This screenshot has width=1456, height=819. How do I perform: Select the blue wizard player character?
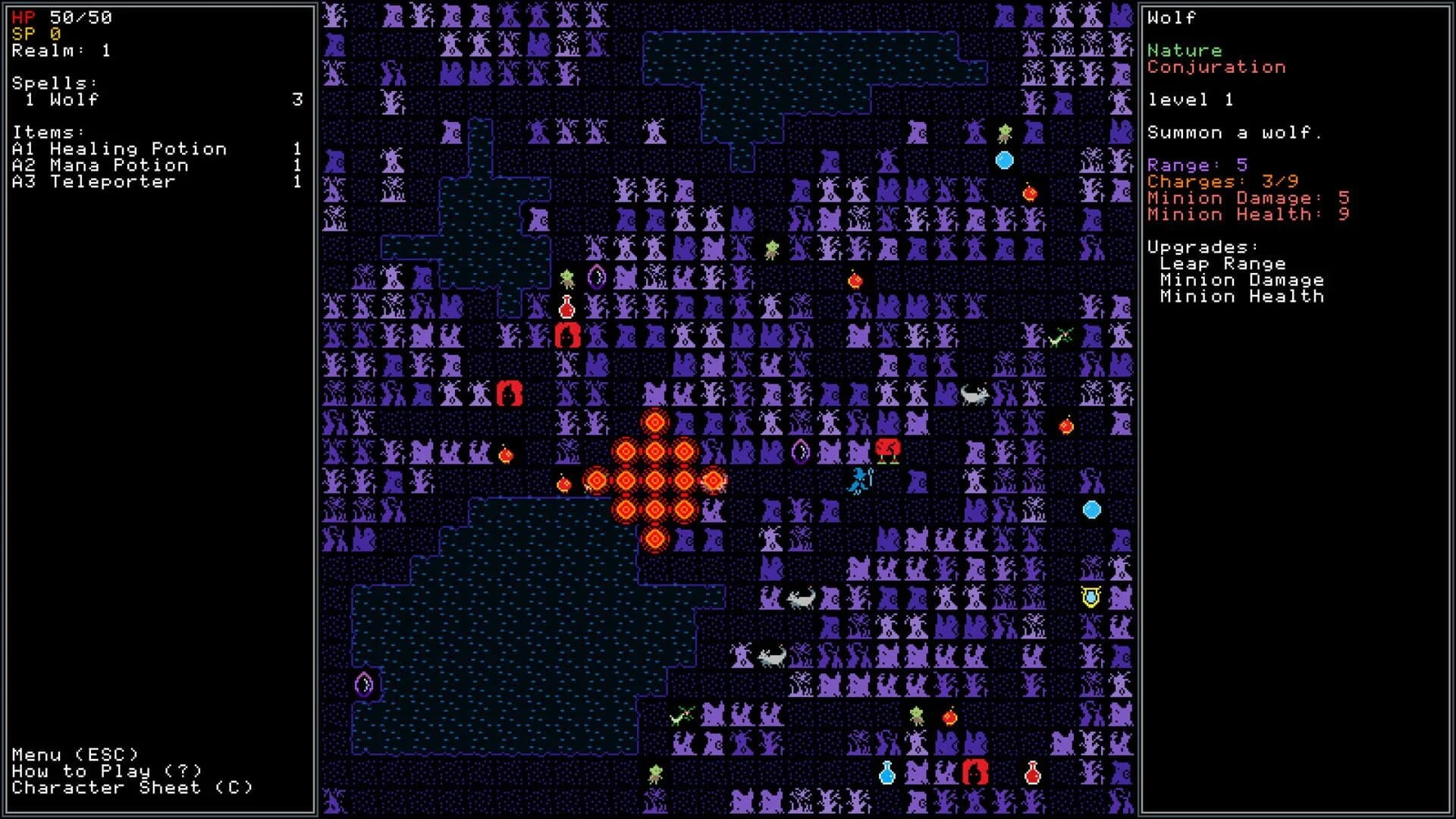(x=860, y=482)
